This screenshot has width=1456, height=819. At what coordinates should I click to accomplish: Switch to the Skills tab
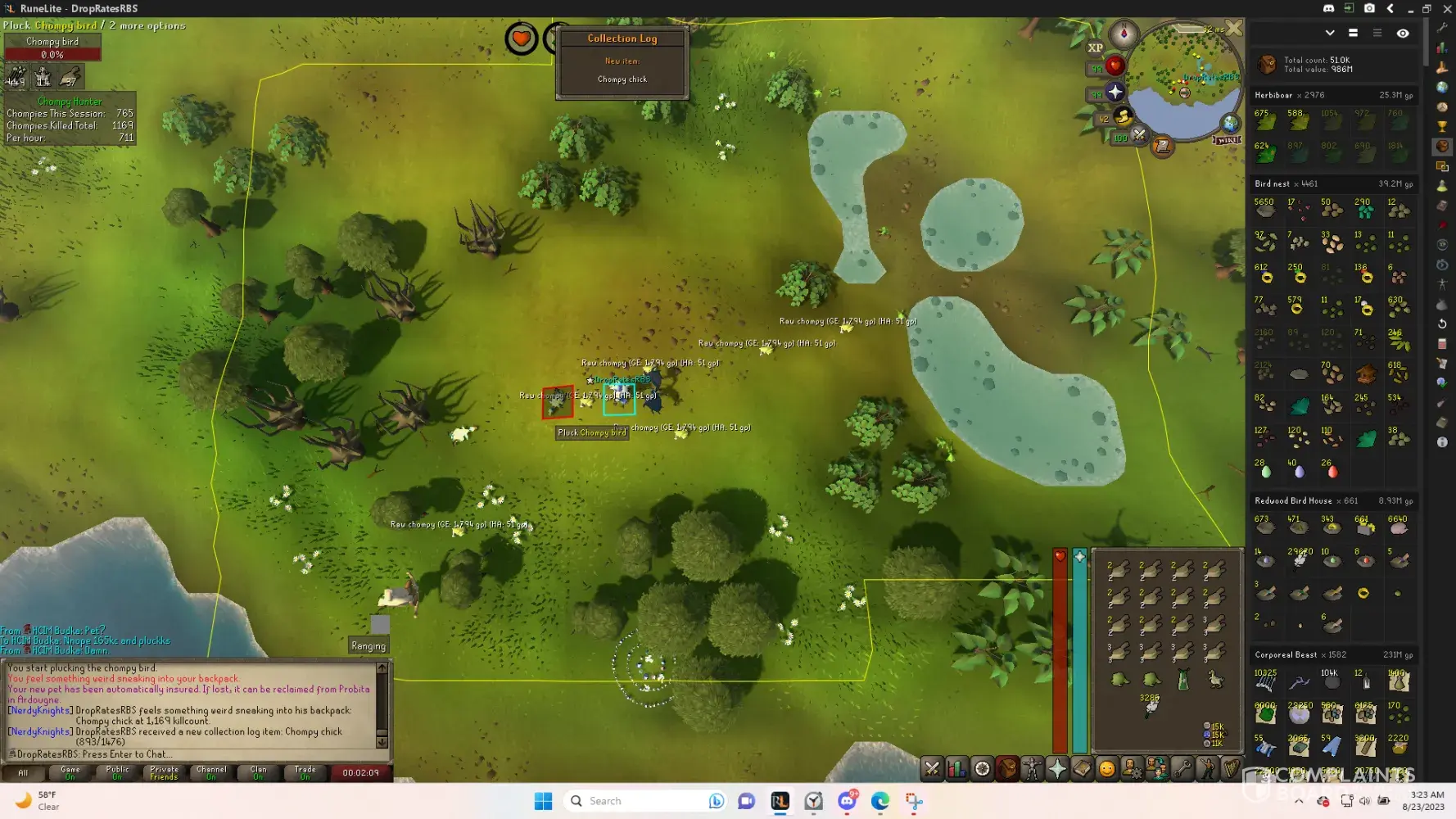pos(956,768)
